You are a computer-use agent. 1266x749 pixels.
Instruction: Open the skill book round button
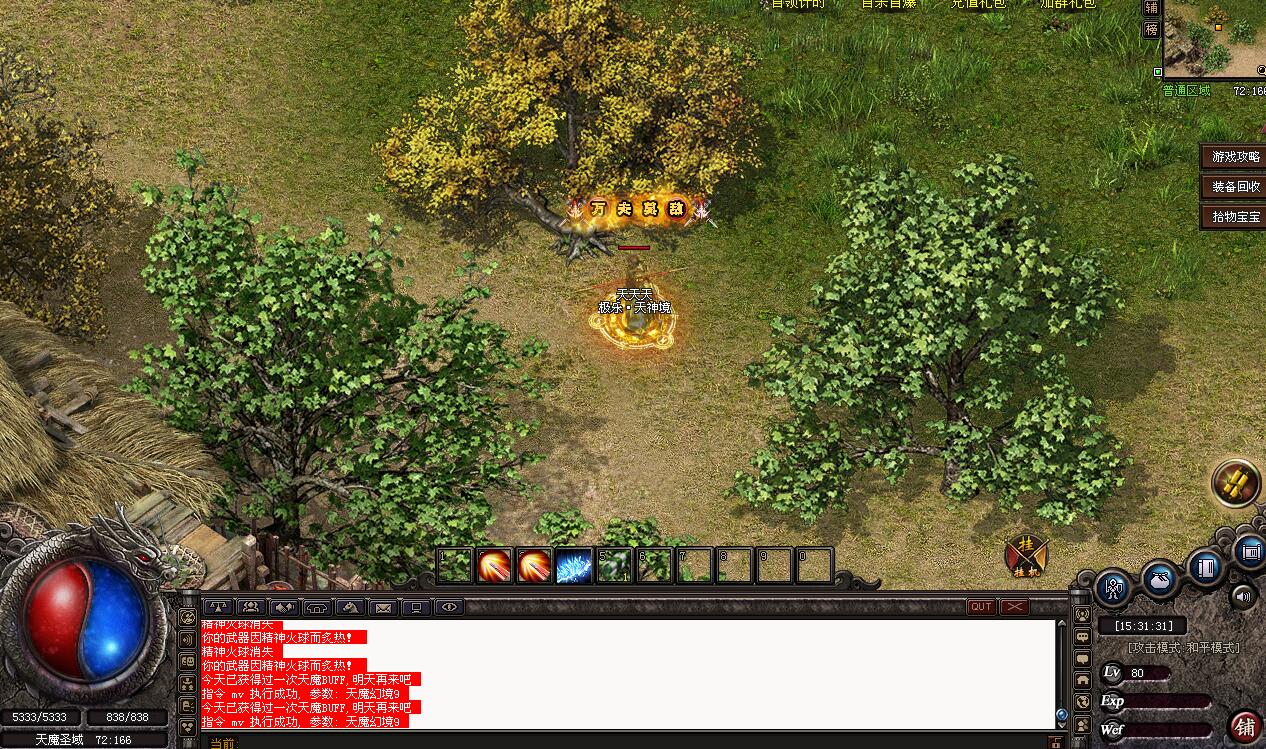tap(1206, 568)
